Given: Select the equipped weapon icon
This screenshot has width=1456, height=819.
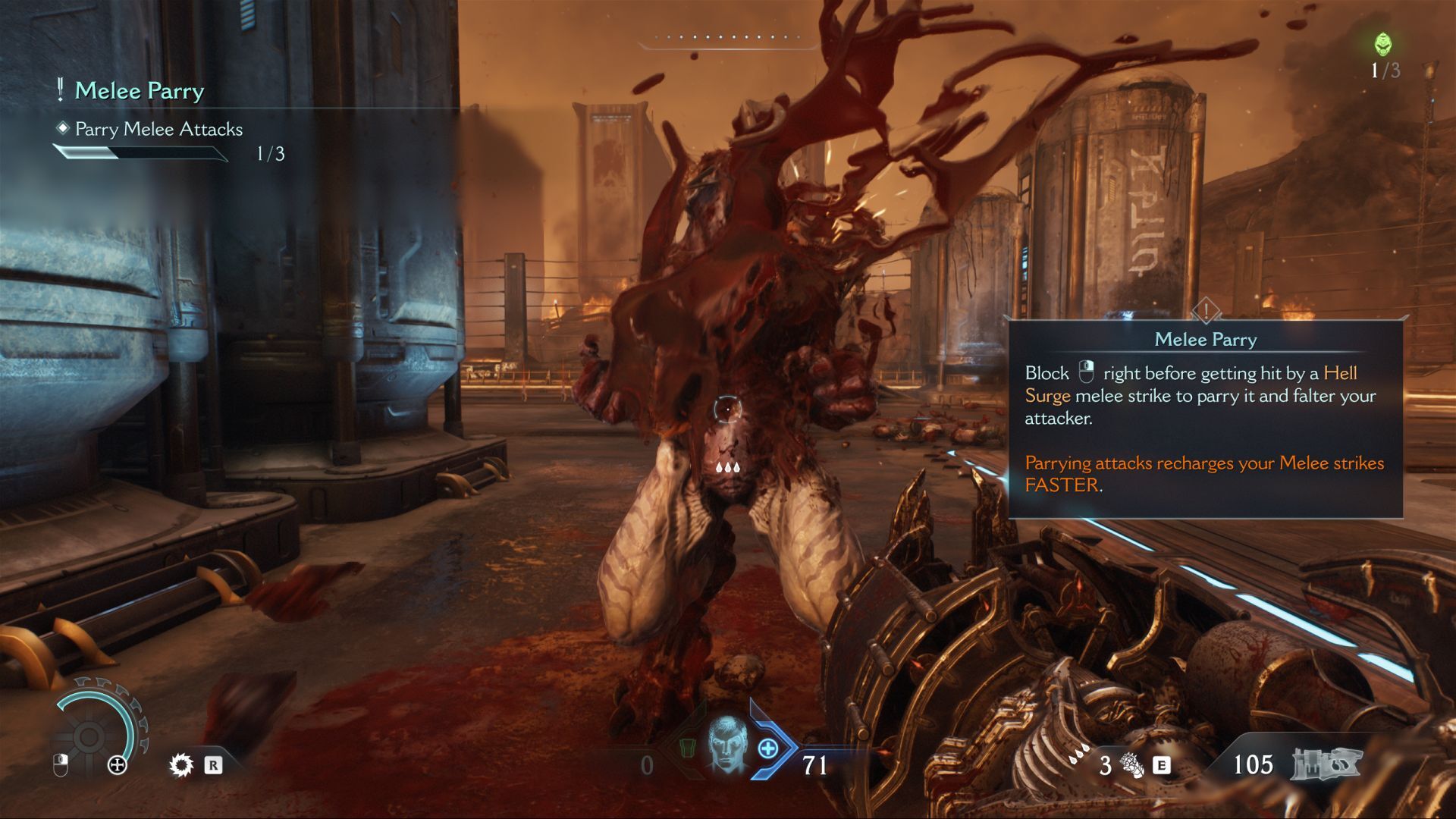Looking at the screenshot, I should [1326, 764].
